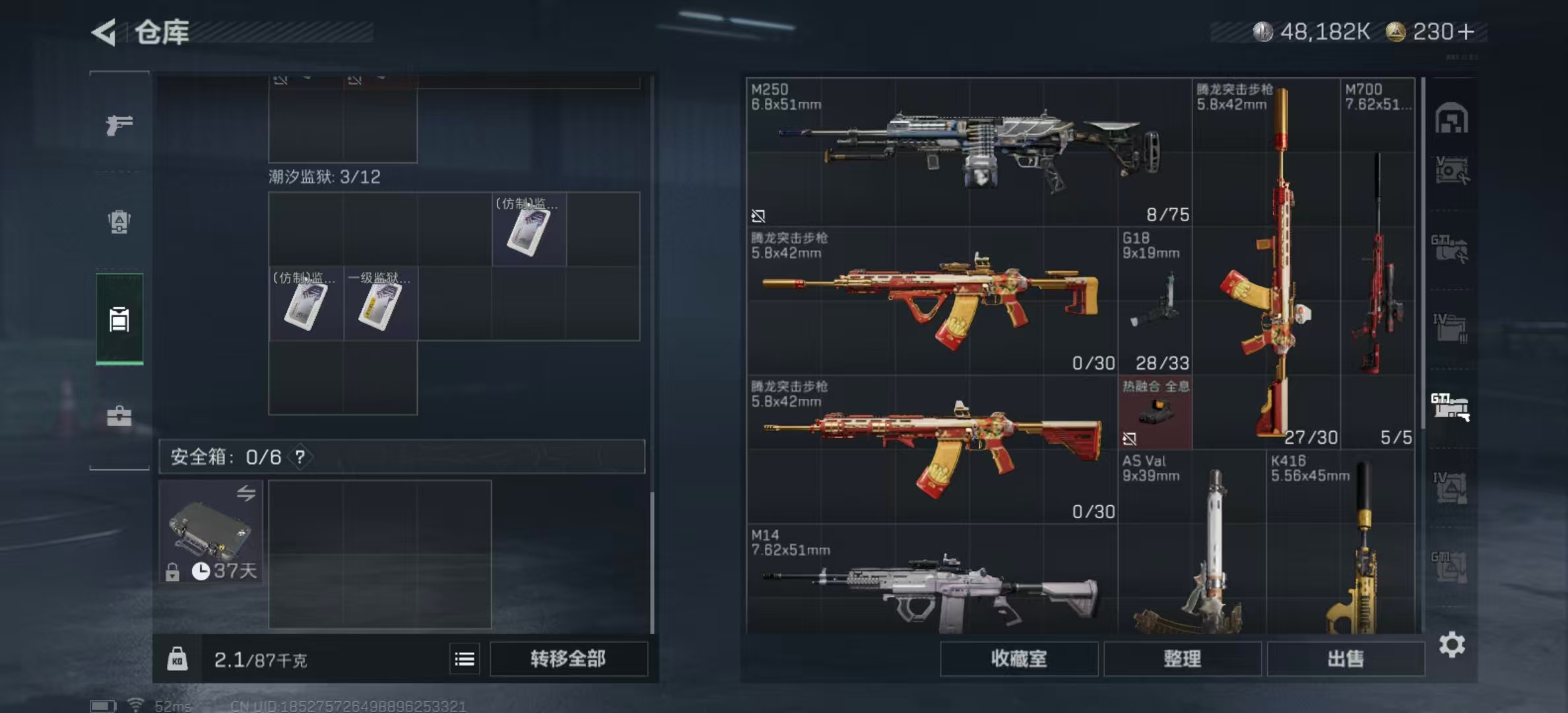
Task: Select the V-tier storage case icon
Action: [x=1452, y=170]
